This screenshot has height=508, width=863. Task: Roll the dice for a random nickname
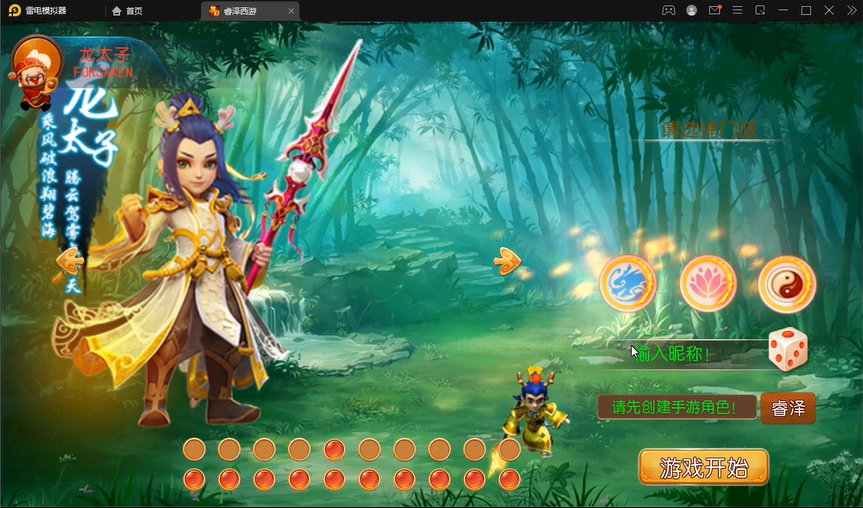pos(787,350)
